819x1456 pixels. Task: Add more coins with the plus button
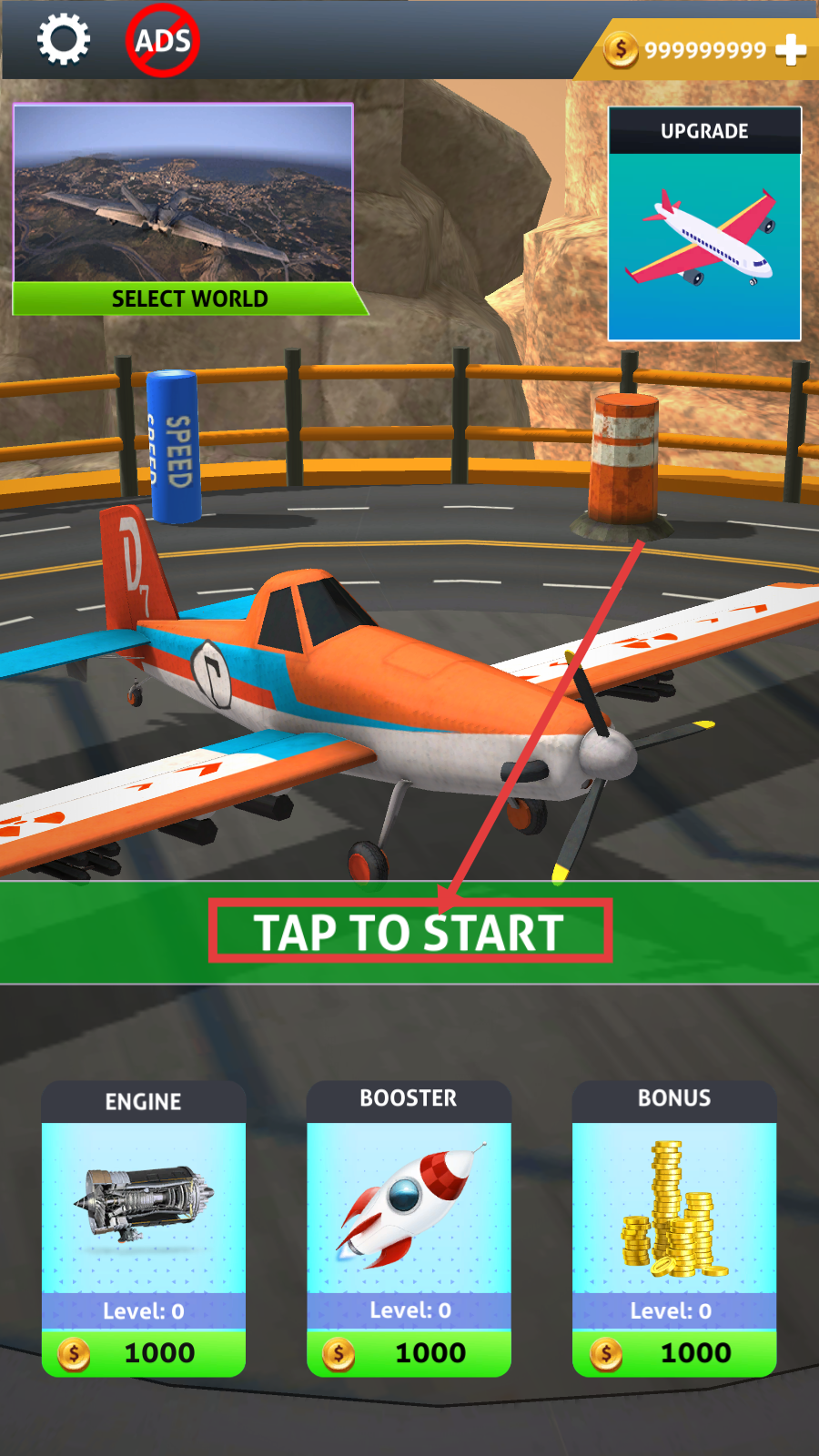click(791, 49)
